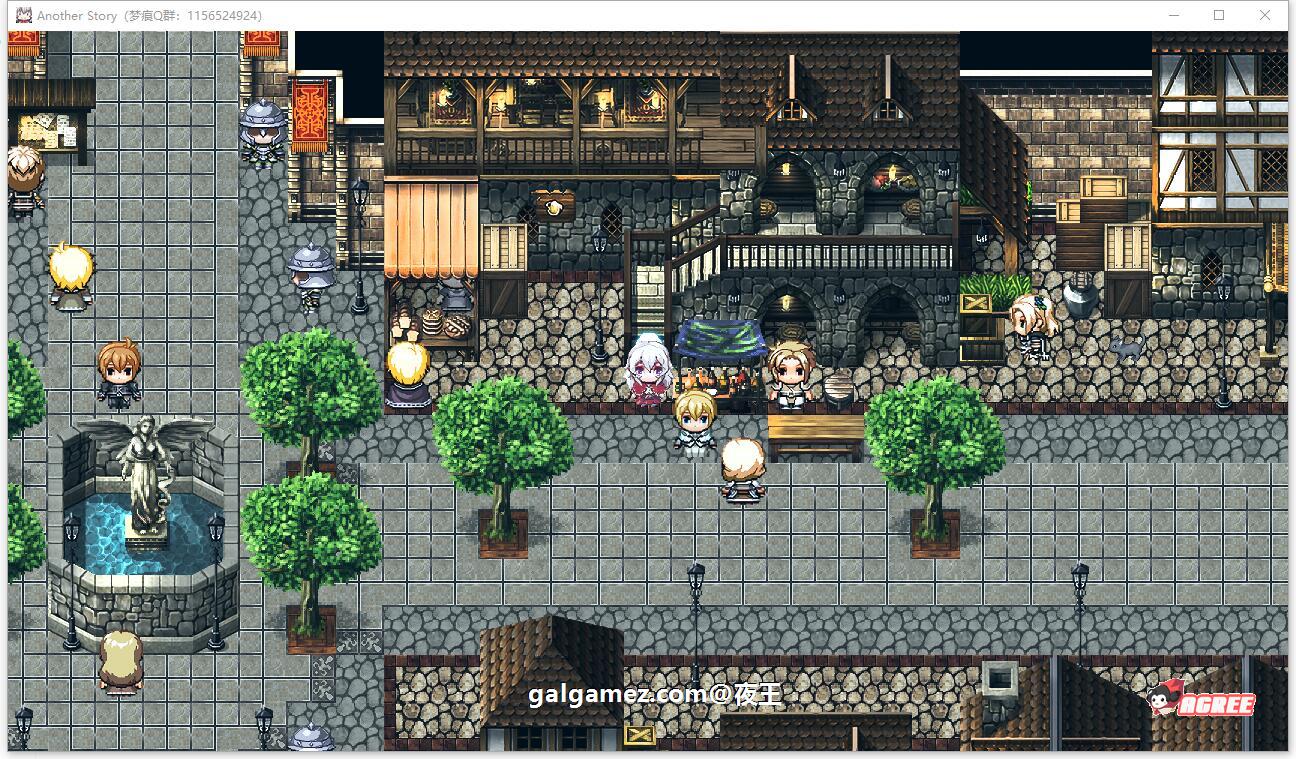This screenshot has height=759, width=1296.
Task: Click the red banner hanging on the wall
Action: [310, 110]
